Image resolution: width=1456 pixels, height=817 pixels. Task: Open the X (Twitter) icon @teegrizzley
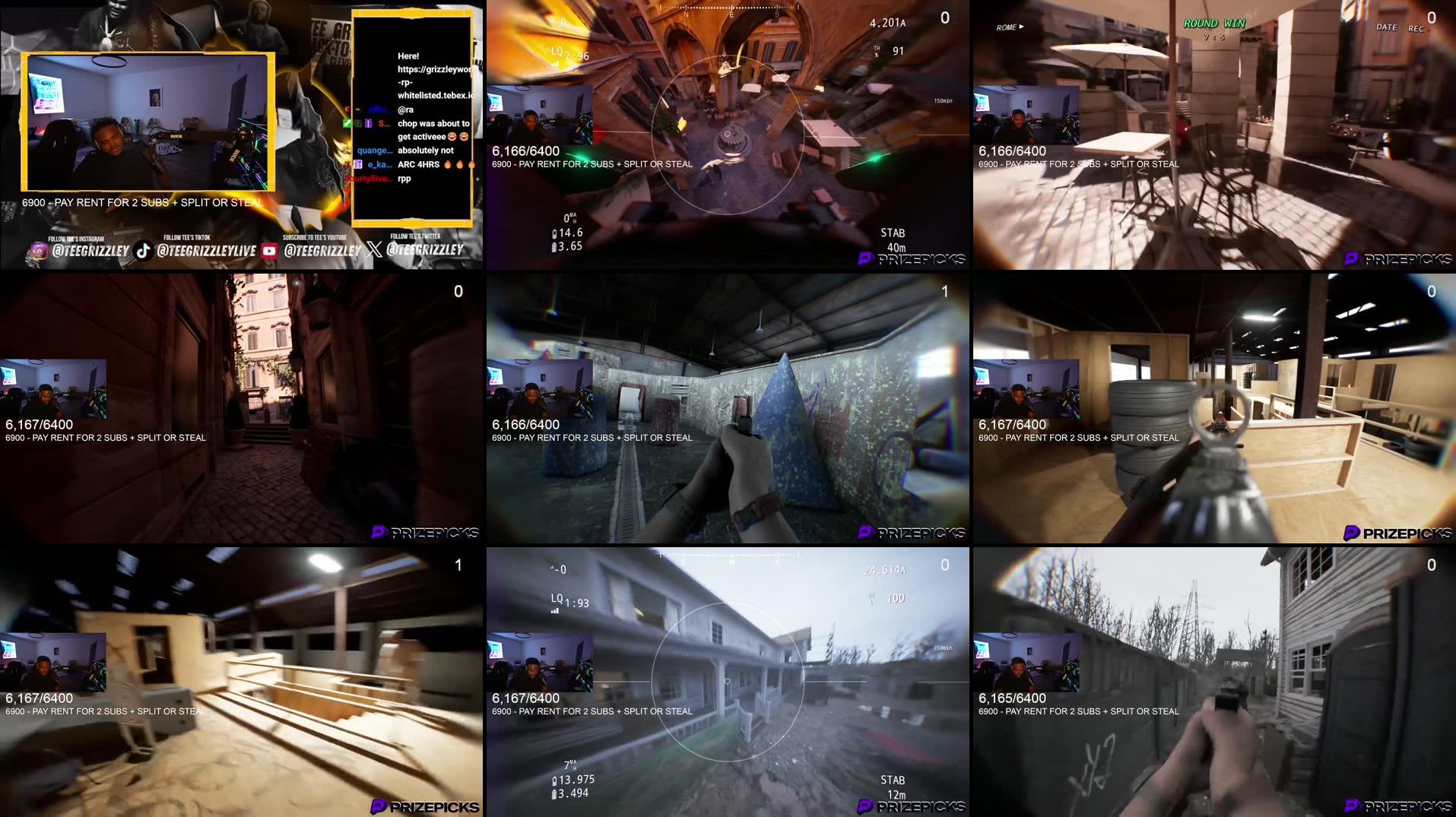tap(373, 251)
